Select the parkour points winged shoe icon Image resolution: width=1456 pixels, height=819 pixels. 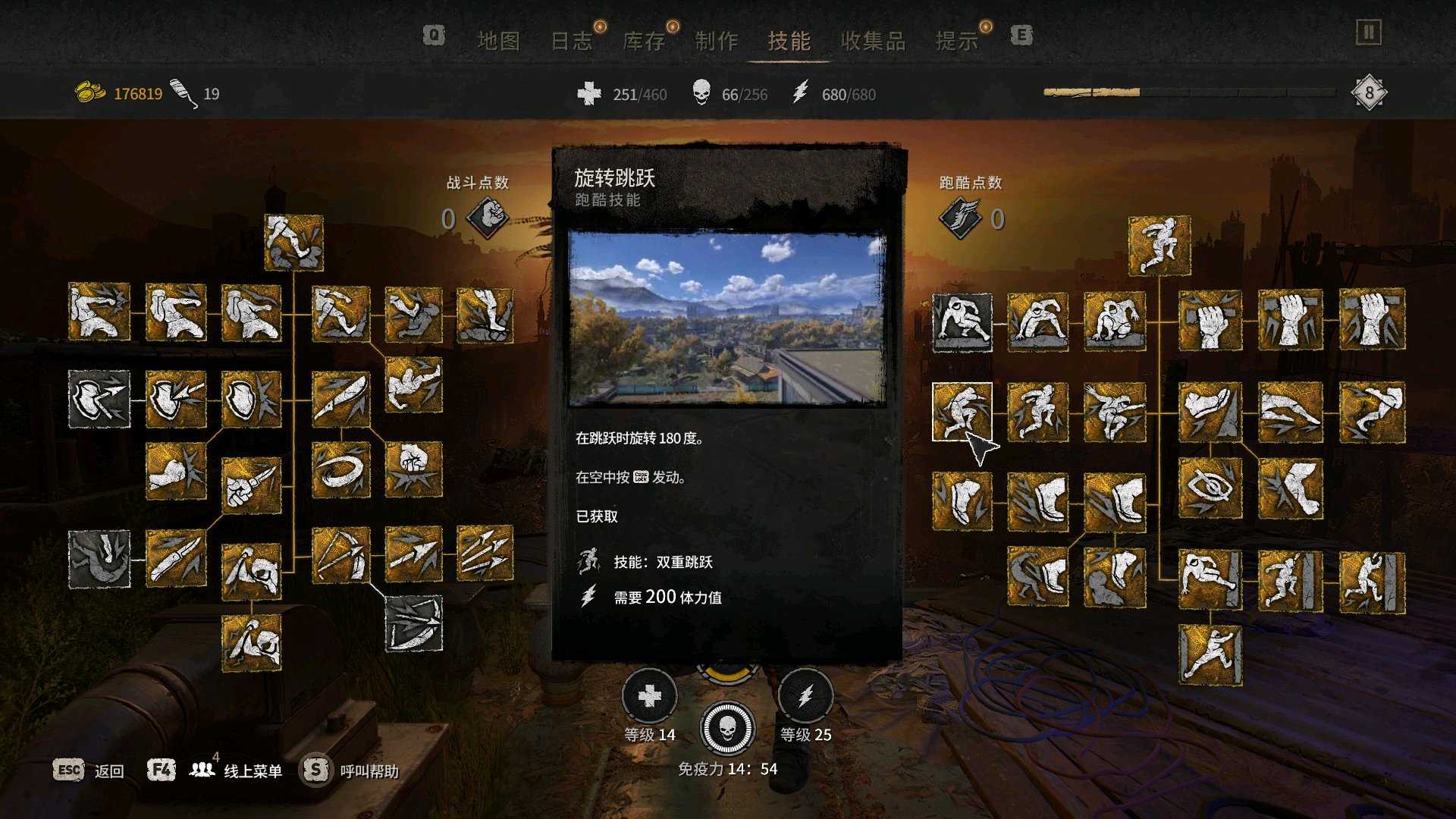pyautogui.click(x=959, y=215)
